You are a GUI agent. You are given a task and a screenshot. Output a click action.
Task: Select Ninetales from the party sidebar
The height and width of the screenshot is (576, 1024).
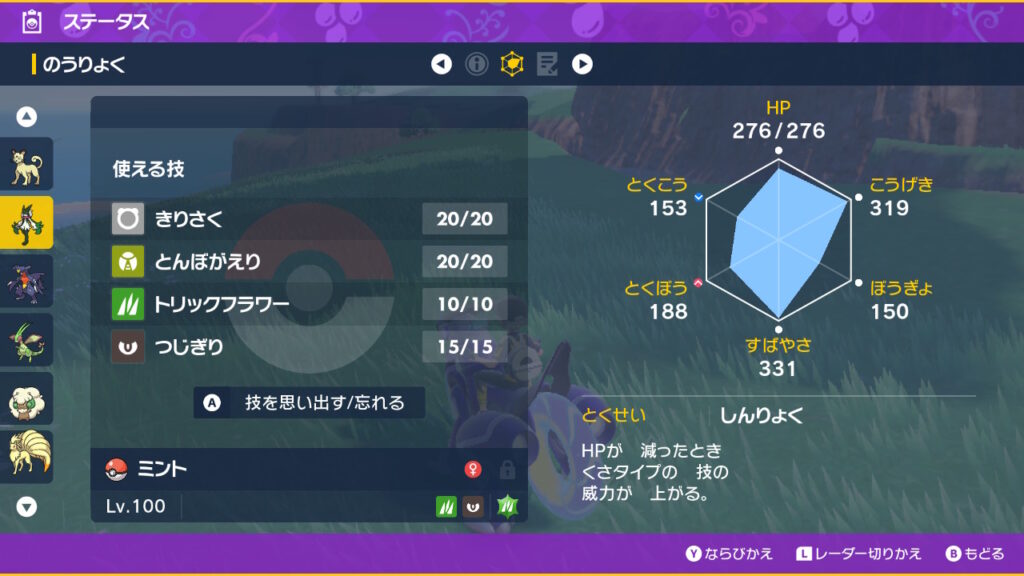(26, 456)
